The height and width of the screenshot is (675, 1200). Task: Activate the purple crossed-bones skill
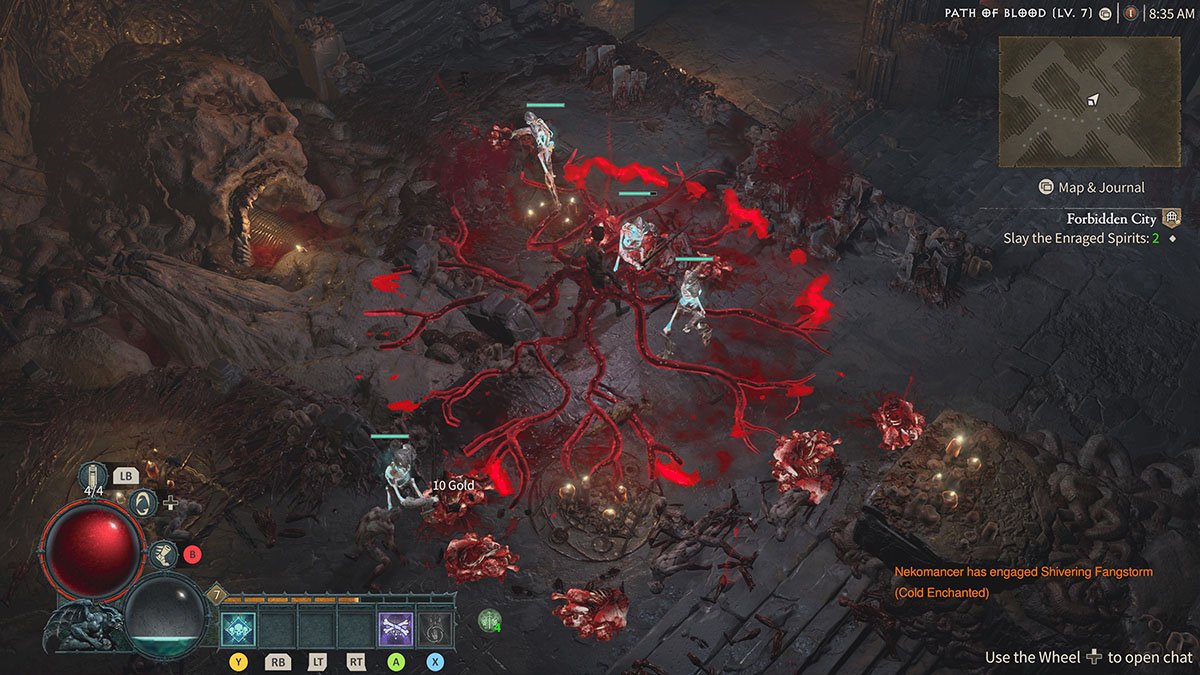pos(394,629)
